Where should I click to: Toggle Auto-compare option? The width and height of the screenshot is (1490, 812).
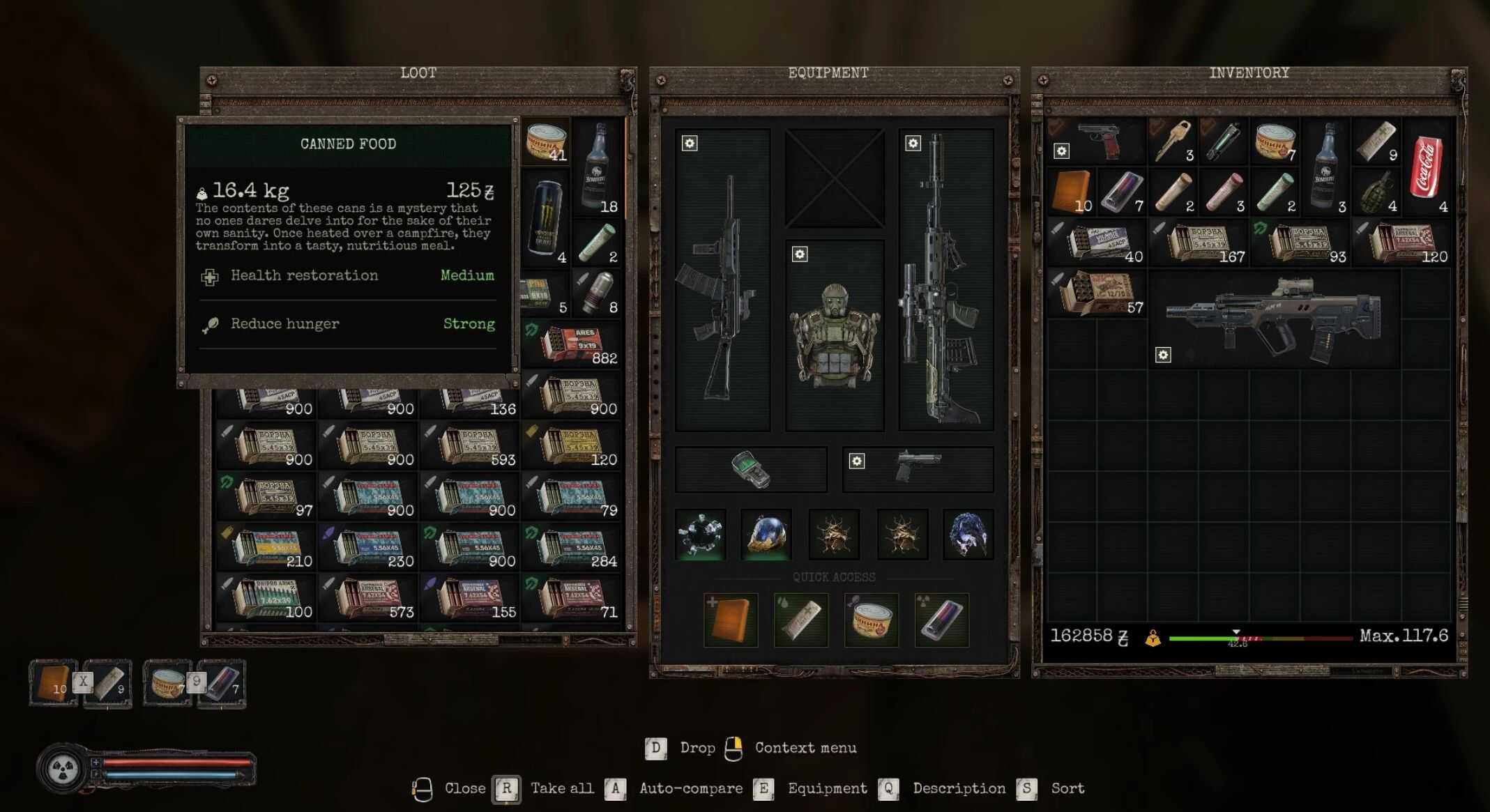pos(615,789)
